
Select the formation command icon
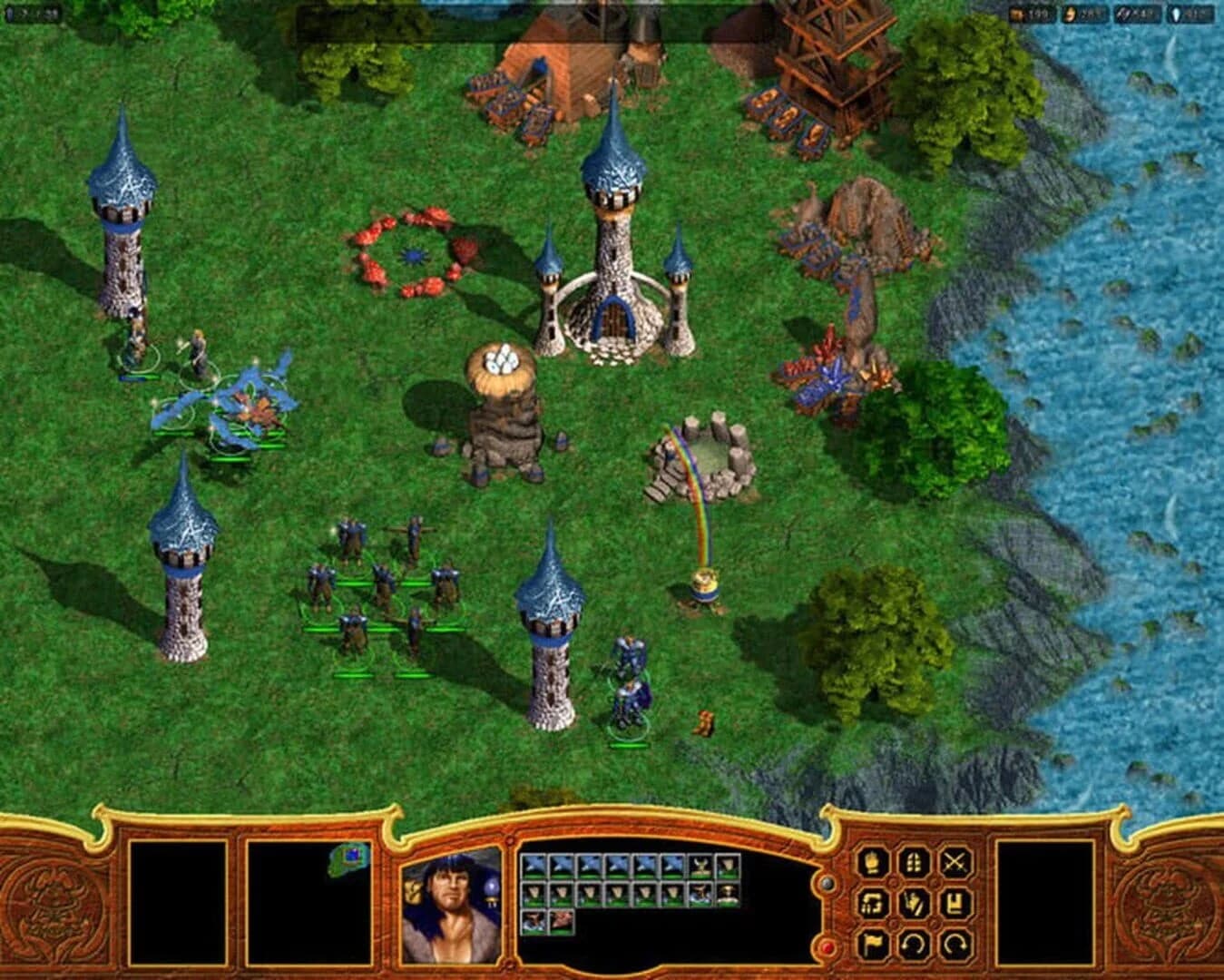[872, 905]
